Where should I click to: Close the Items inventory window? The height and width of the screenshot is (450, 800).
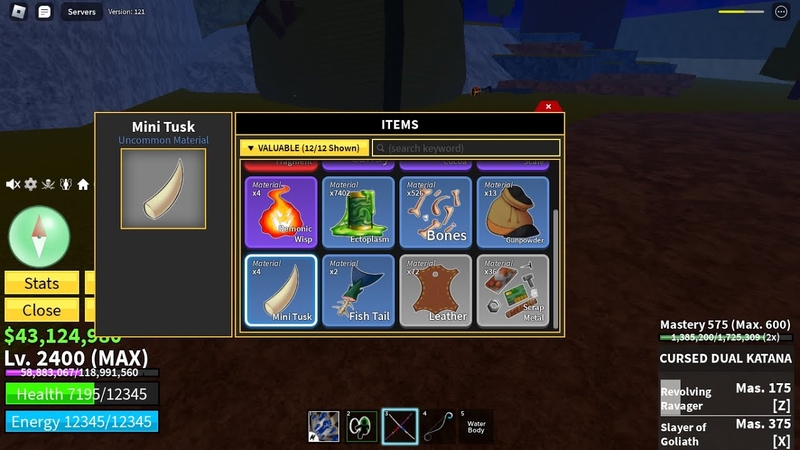[x=548, y=106]
